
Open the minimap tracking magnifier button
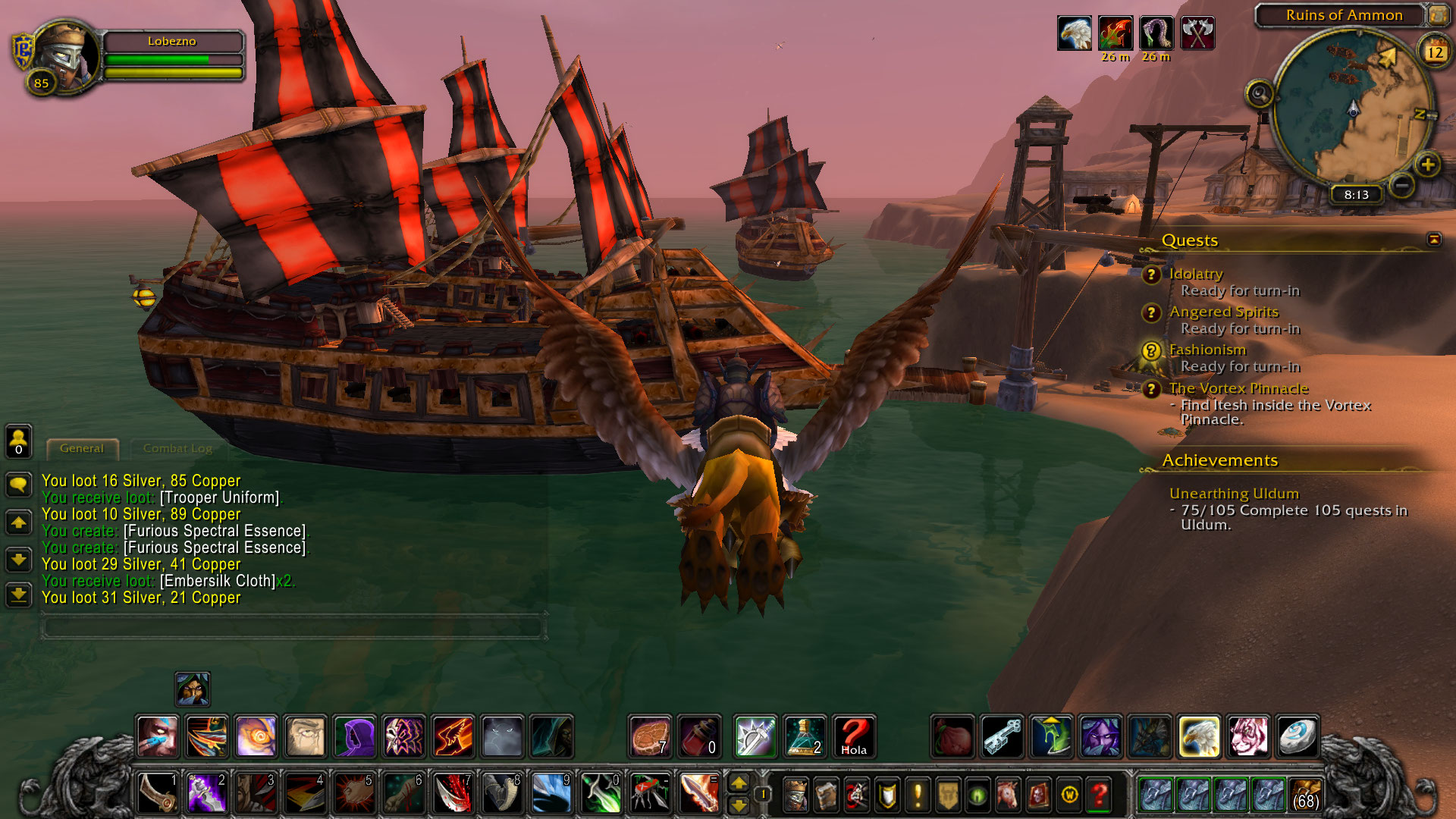[1259, 94]
